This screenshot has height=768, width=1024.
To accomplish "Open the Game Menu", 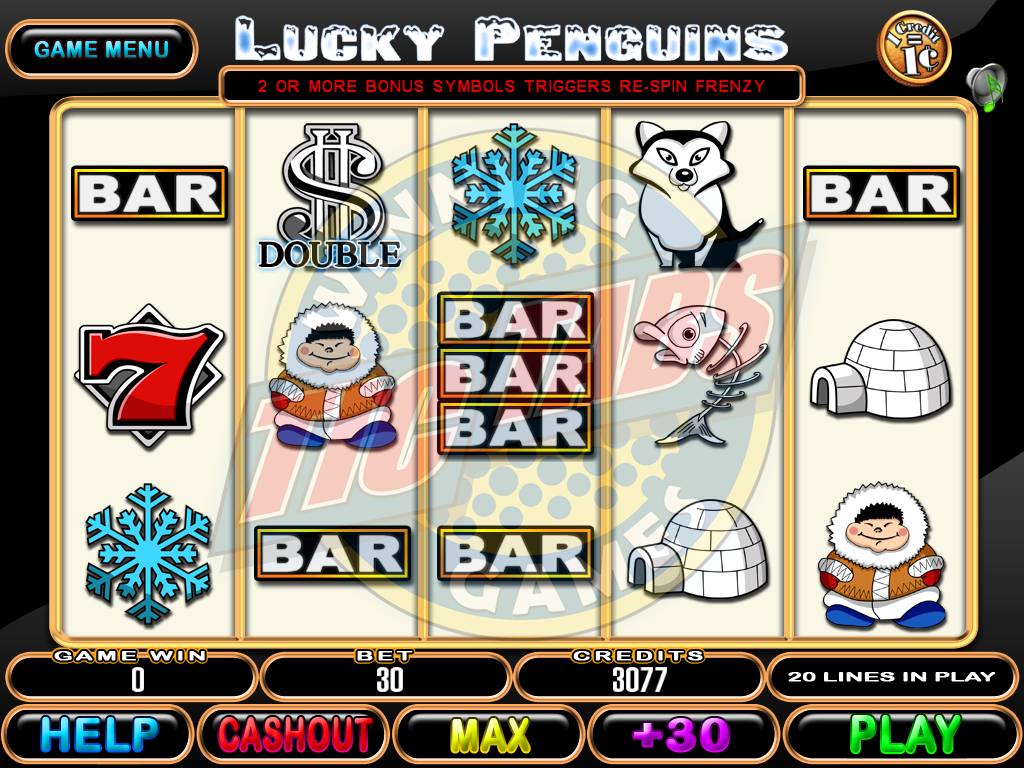I will coord(101,49).
